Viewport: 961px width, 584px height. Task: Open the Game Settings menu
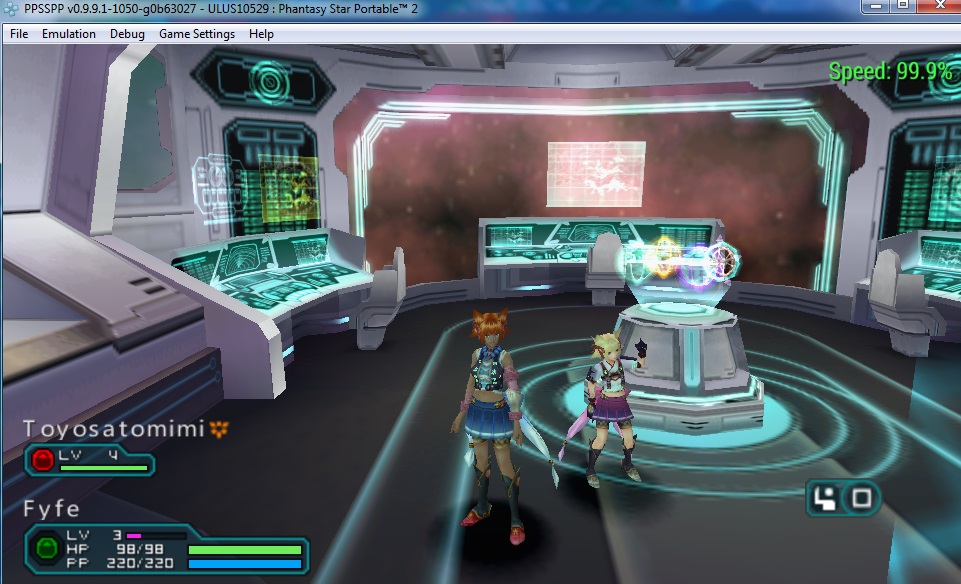click(x=197, y=34)
